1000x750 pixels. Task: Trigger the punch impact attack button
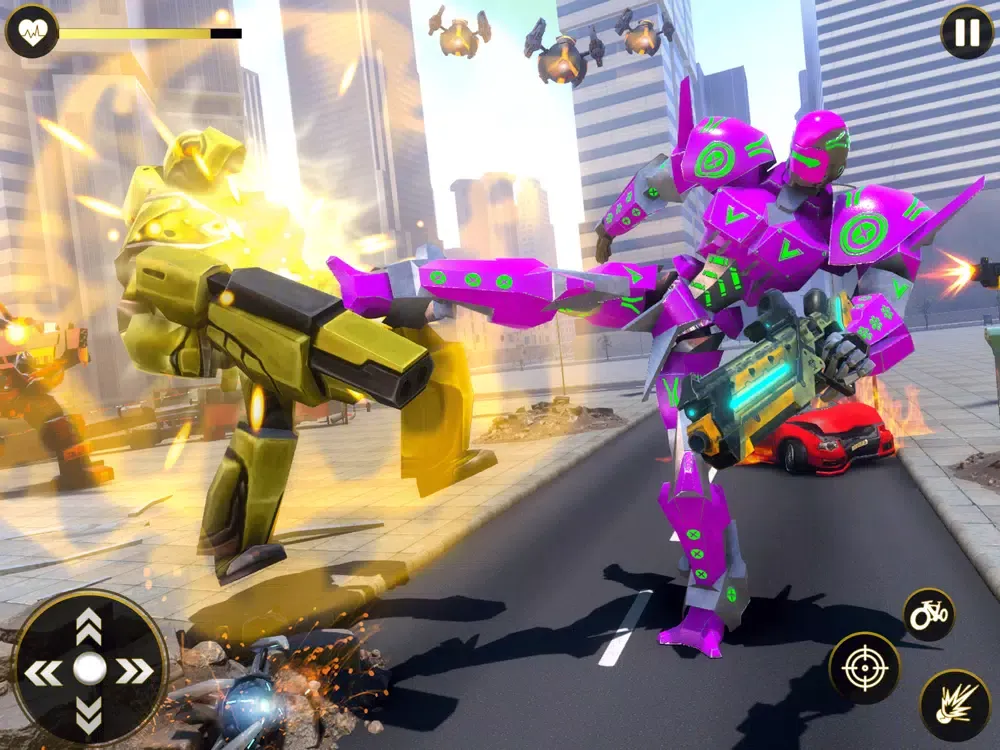954,705
